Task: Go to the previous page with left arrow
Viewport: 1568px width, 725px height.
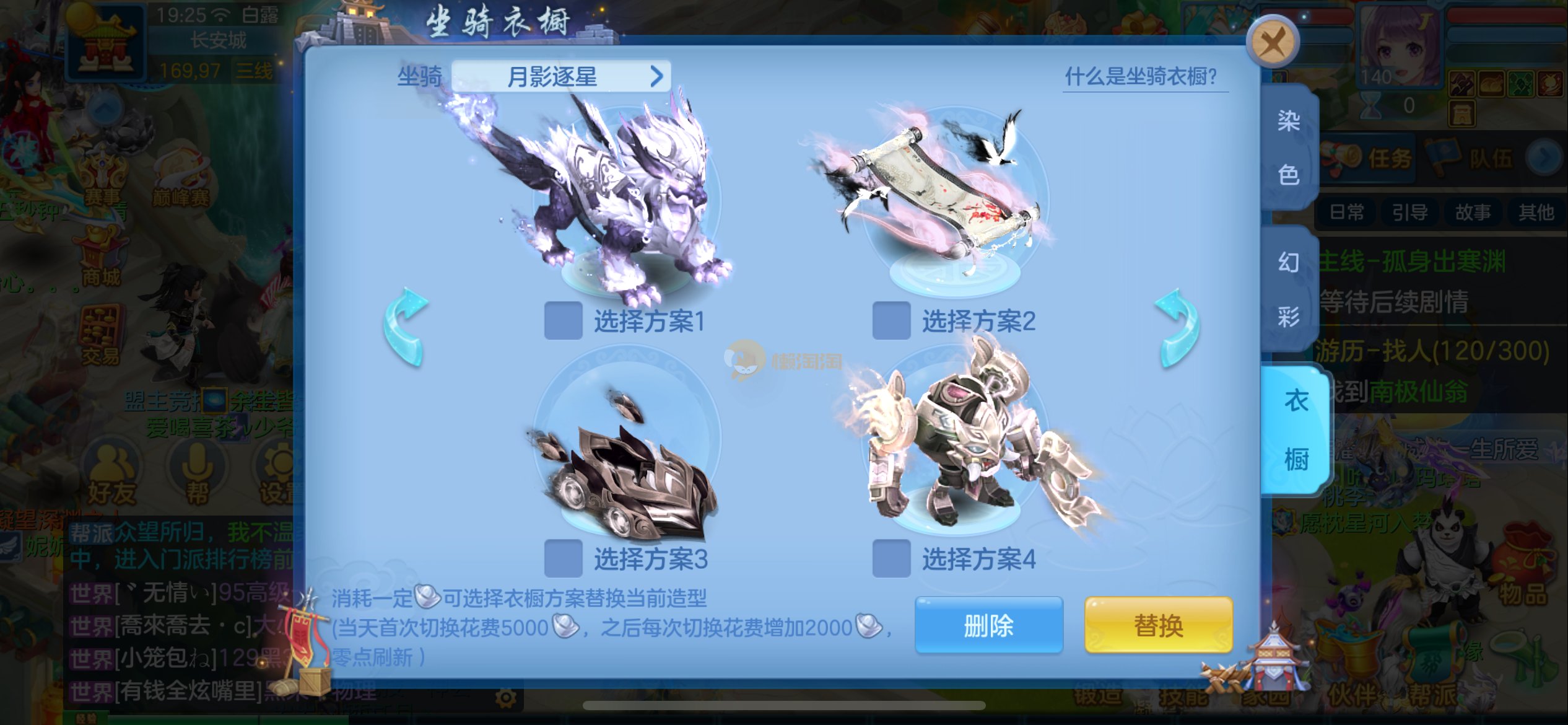Action: click(405, 327)
